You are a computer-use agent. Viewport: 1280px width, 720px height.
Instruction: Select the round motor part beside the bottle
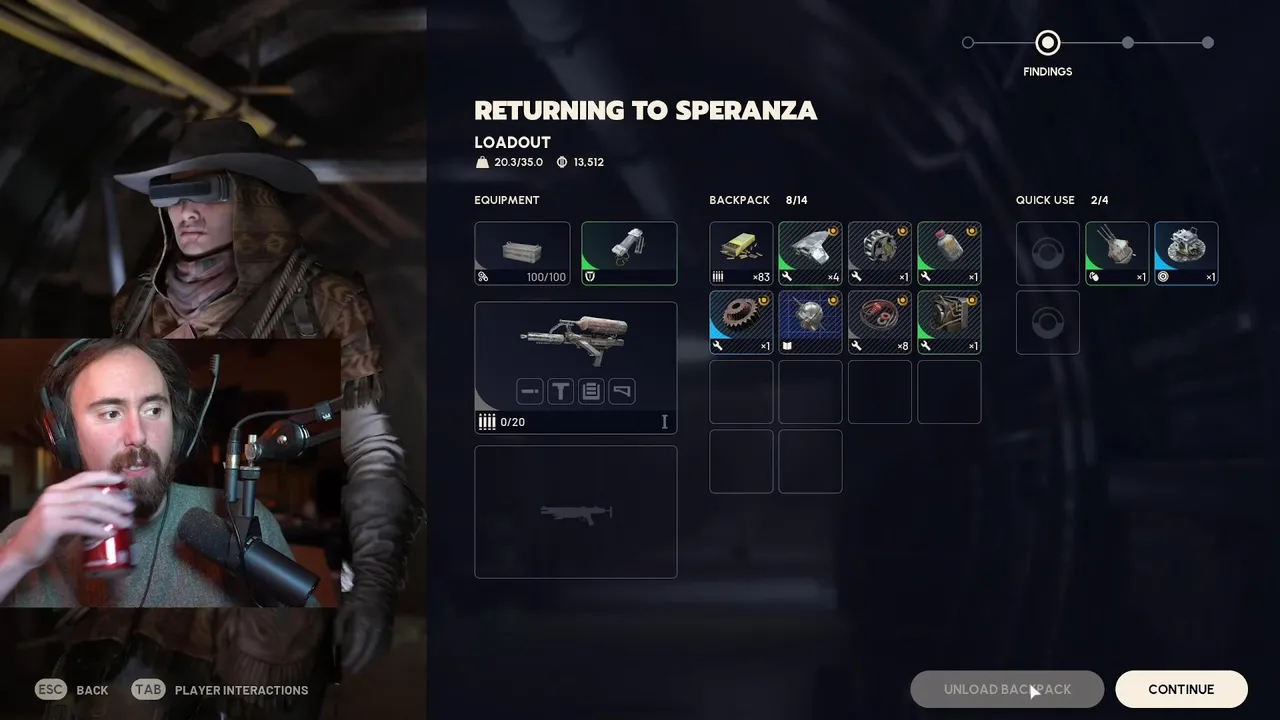(880, 253)
